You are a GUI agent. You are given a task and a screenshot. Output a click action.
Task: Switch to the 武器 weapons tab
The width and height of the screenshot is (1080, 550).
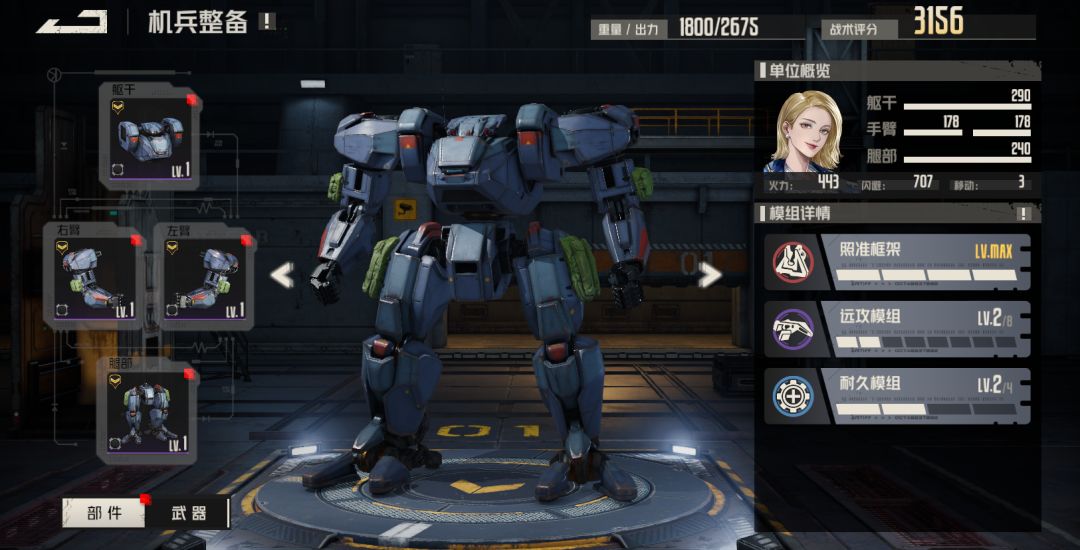coord(187,513)
